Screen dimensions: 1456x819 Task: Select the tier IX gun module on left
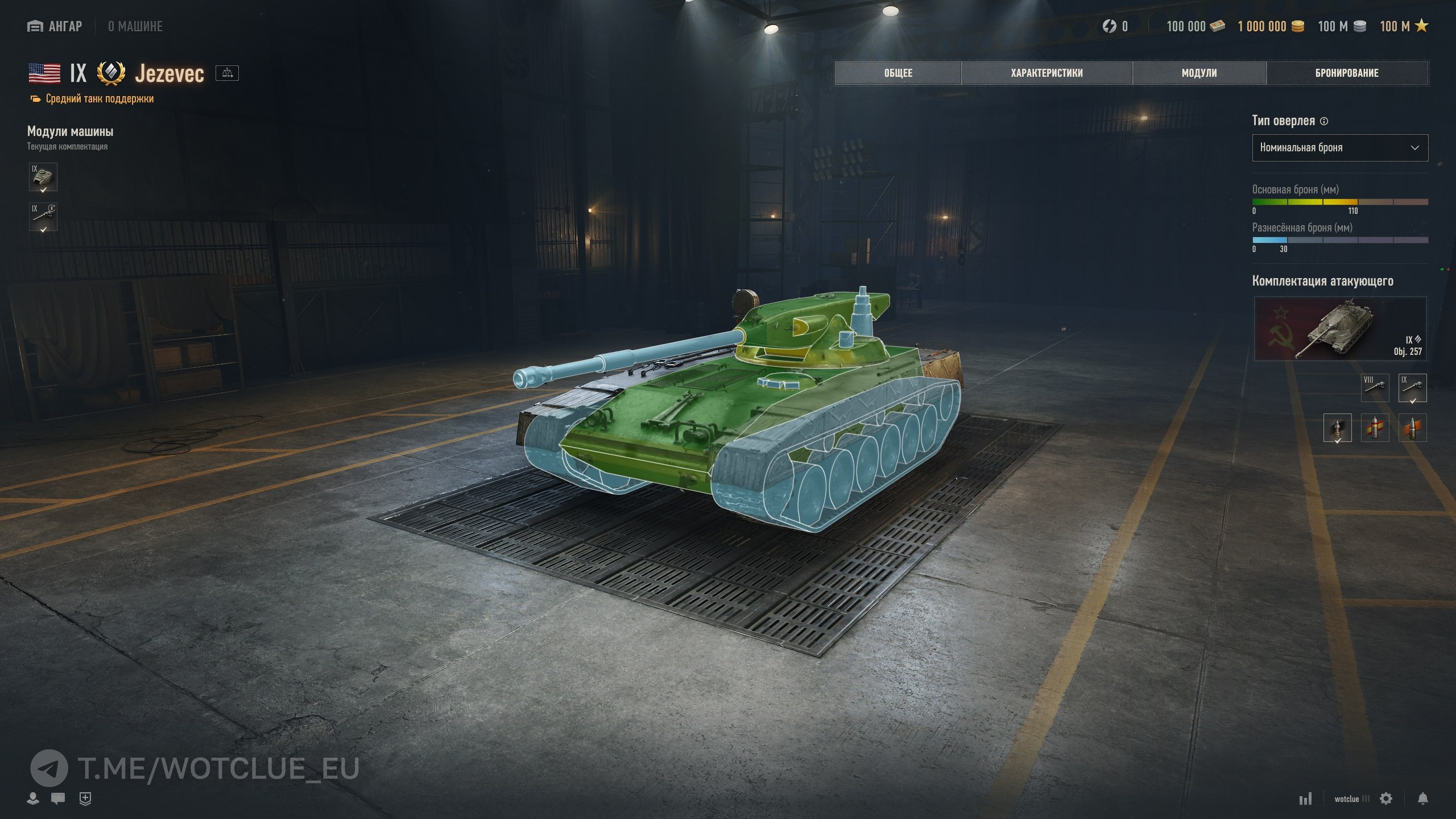43,217
